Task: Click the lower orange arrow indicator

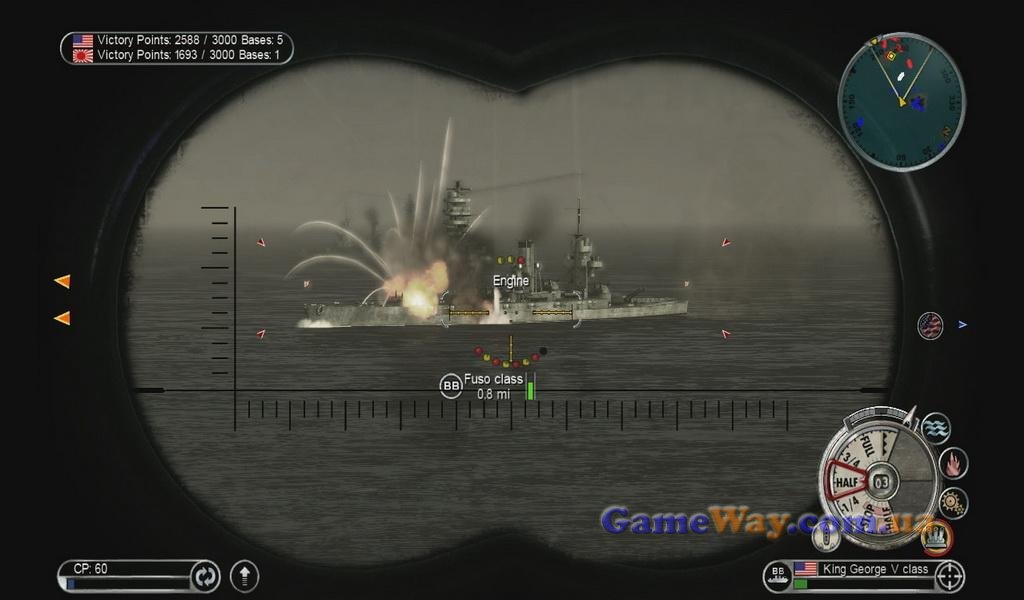Action: (x=62, y=318)
